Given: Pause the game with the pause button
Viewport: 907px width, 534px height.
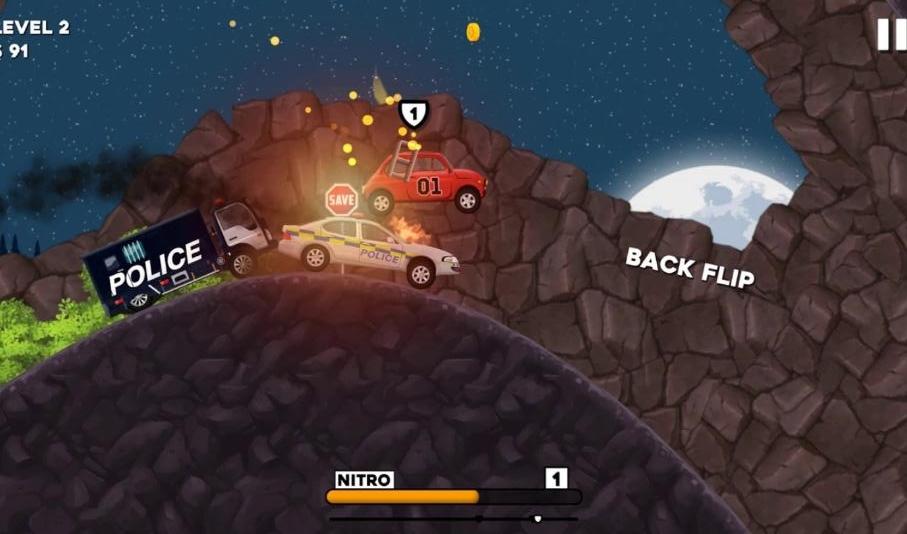Looking at the screenshot, I should point(891,34).
